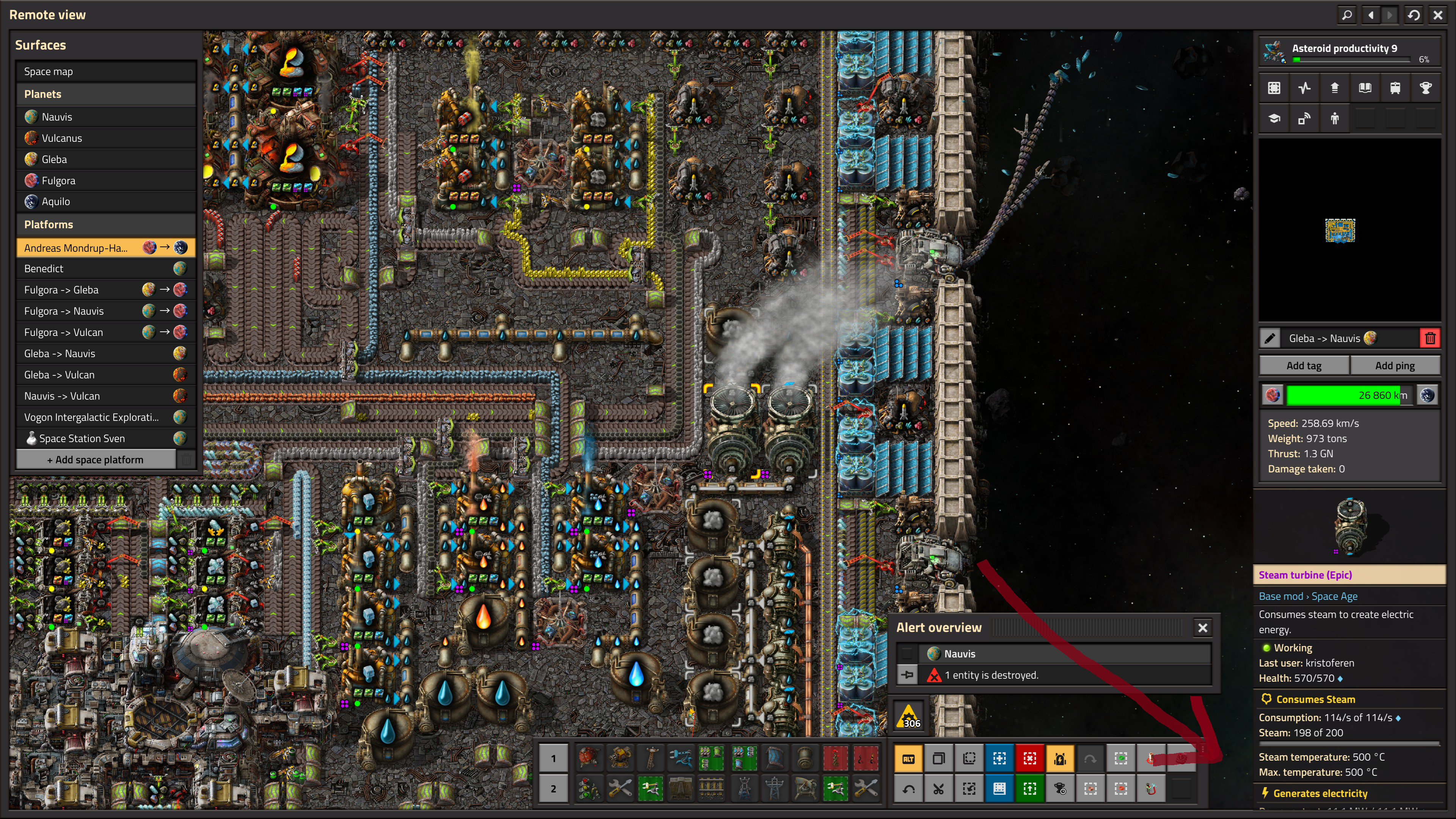Select the scissors cut tool
Viewport: 1456px width, 819px height.
pyautogui.click(x=939, y=789)
